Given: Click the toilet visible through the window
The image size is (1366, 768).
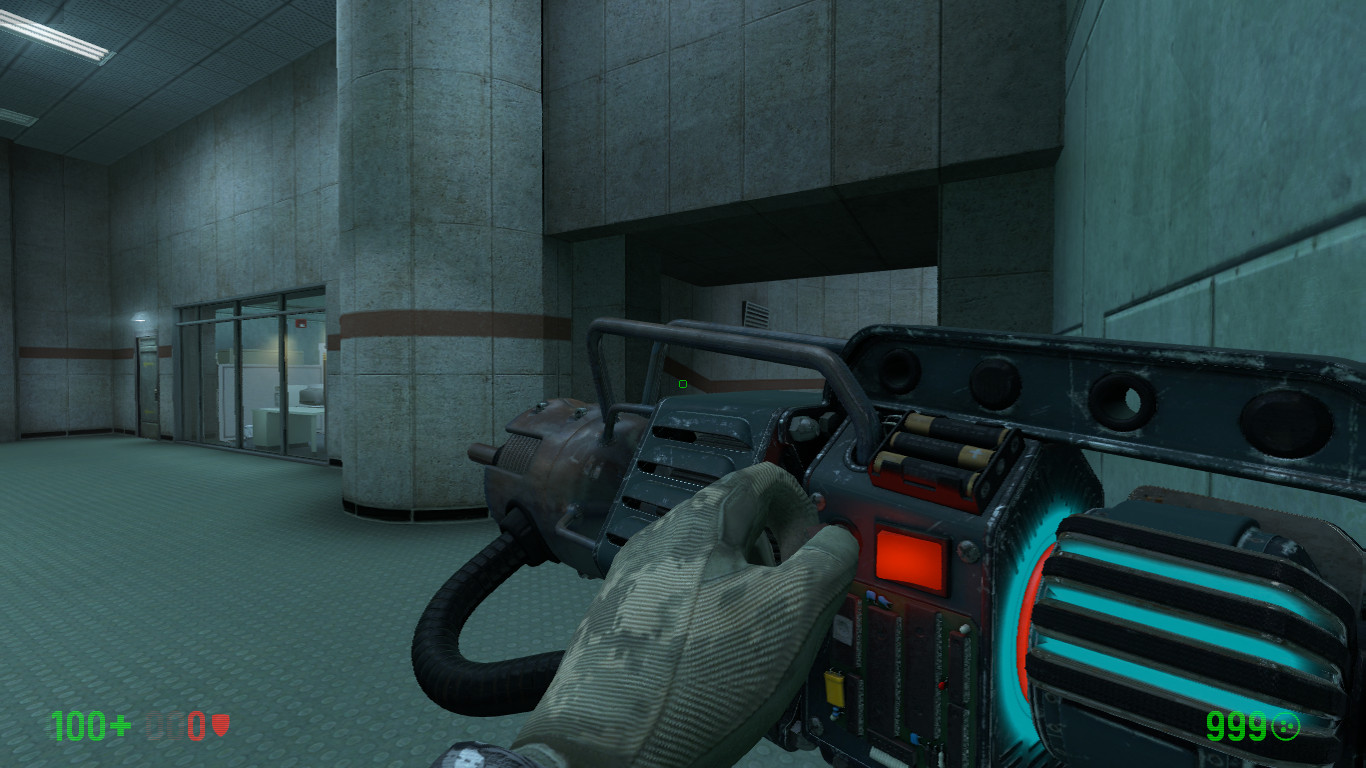Looking at the screenshot, I should click(x=247, y=431).
